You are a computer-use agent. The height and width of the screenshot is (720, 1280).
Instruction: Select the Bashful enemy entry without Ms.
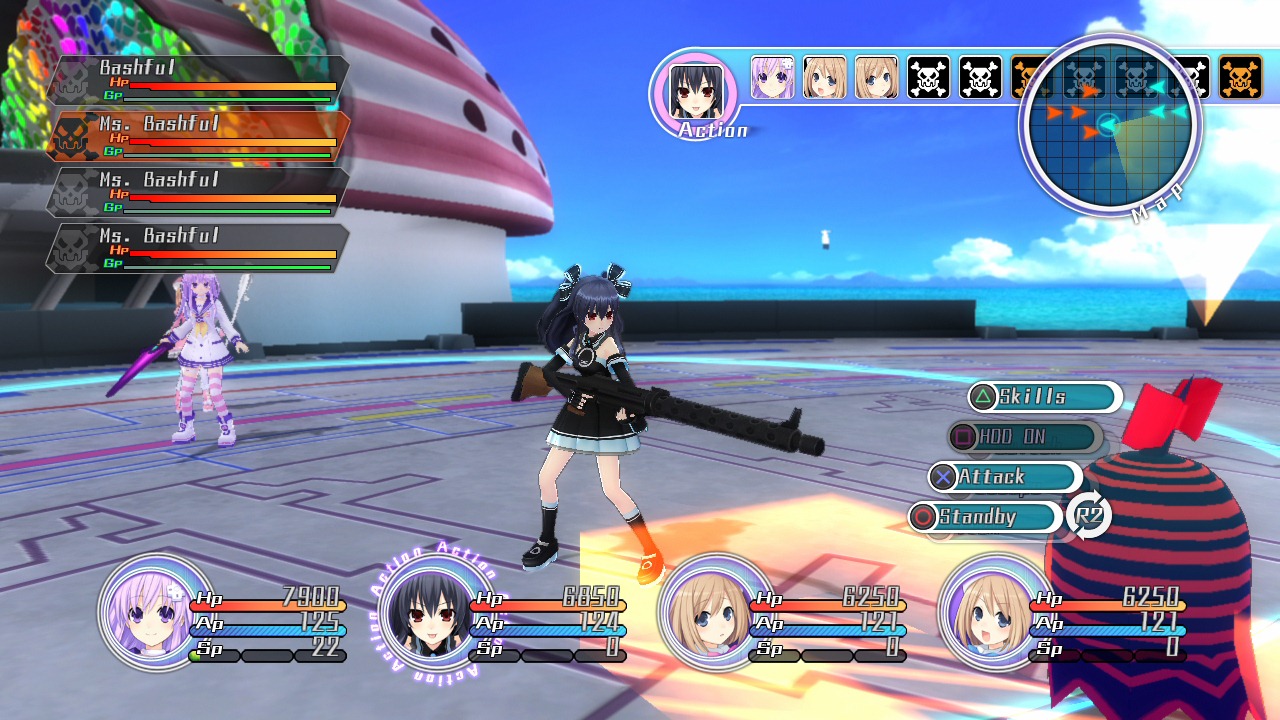pos(198,81)
